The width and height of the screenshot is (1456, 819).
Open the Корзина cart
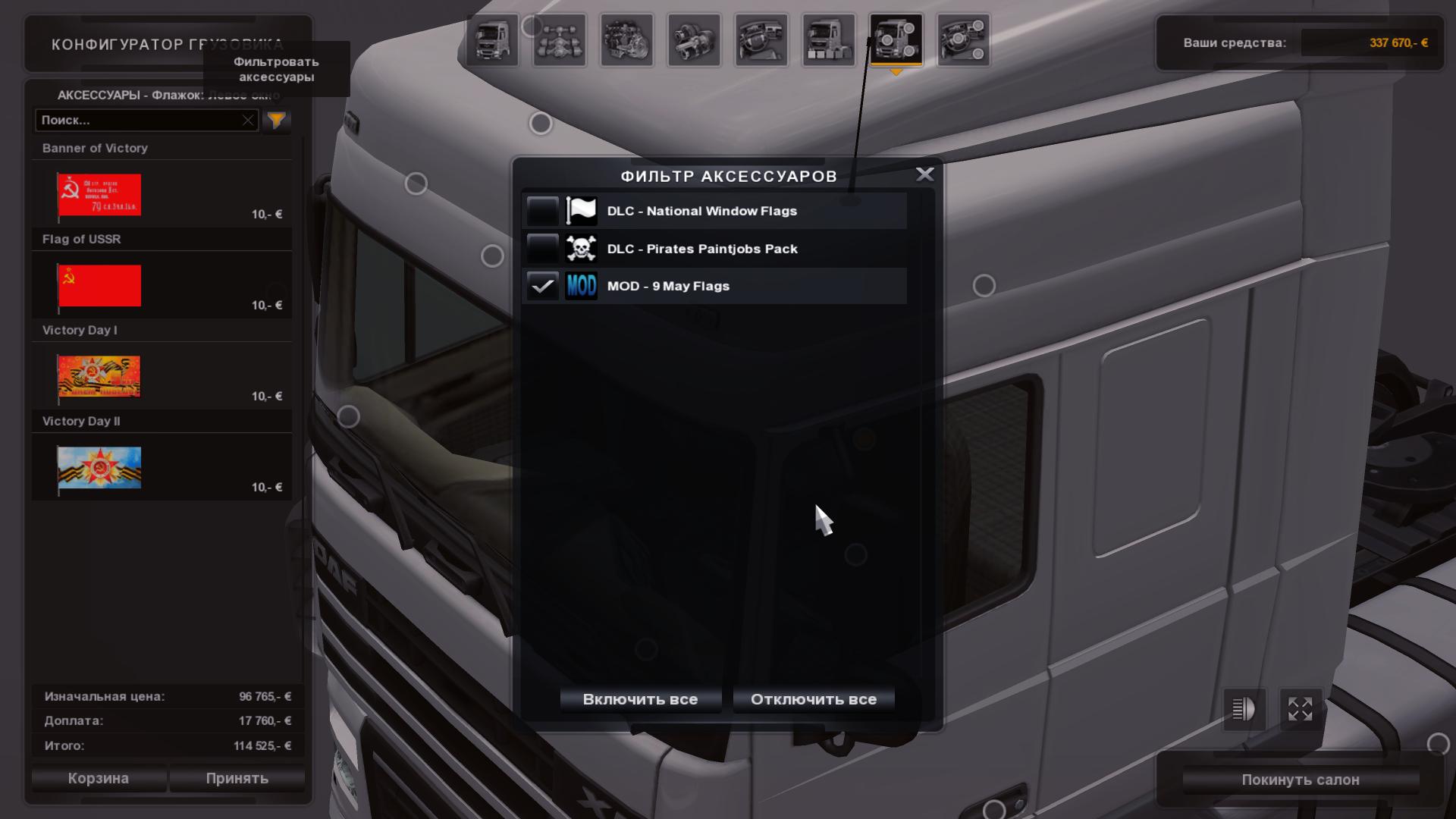click(x=99, y=778)
